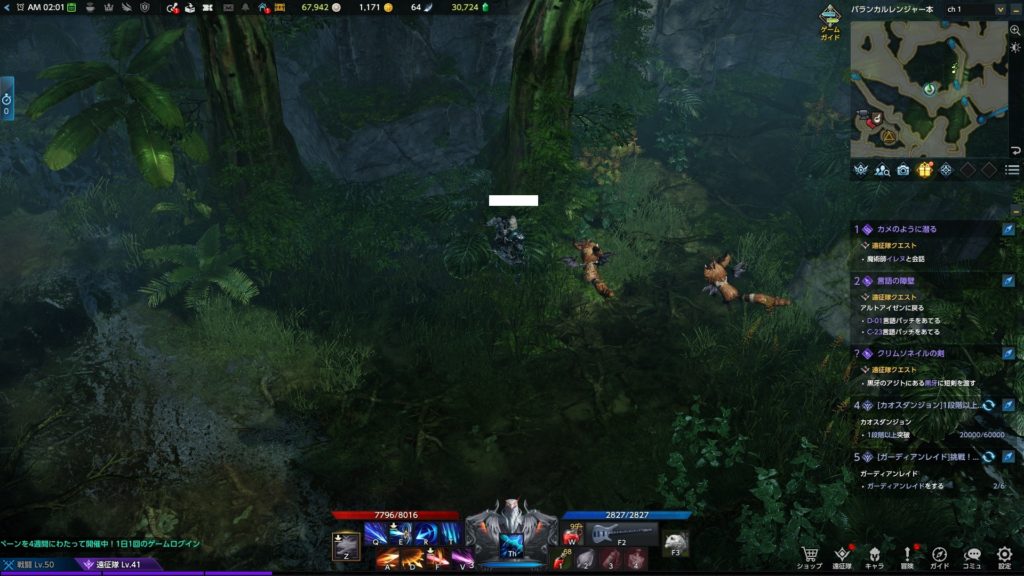The image size is (1024, 576).
Task: Activate the blue skill on the Q slot
Action: click(374, 534)
